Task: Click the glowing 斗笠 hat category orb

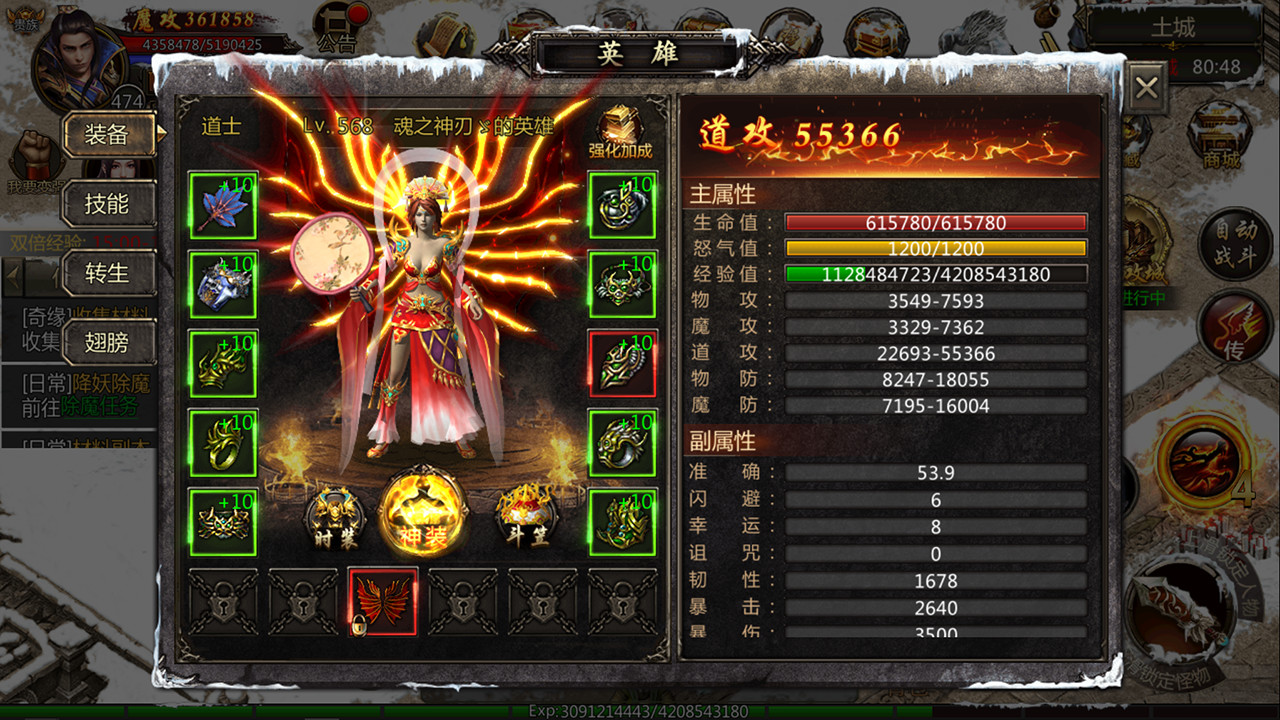Action: [x=528, y=520]
